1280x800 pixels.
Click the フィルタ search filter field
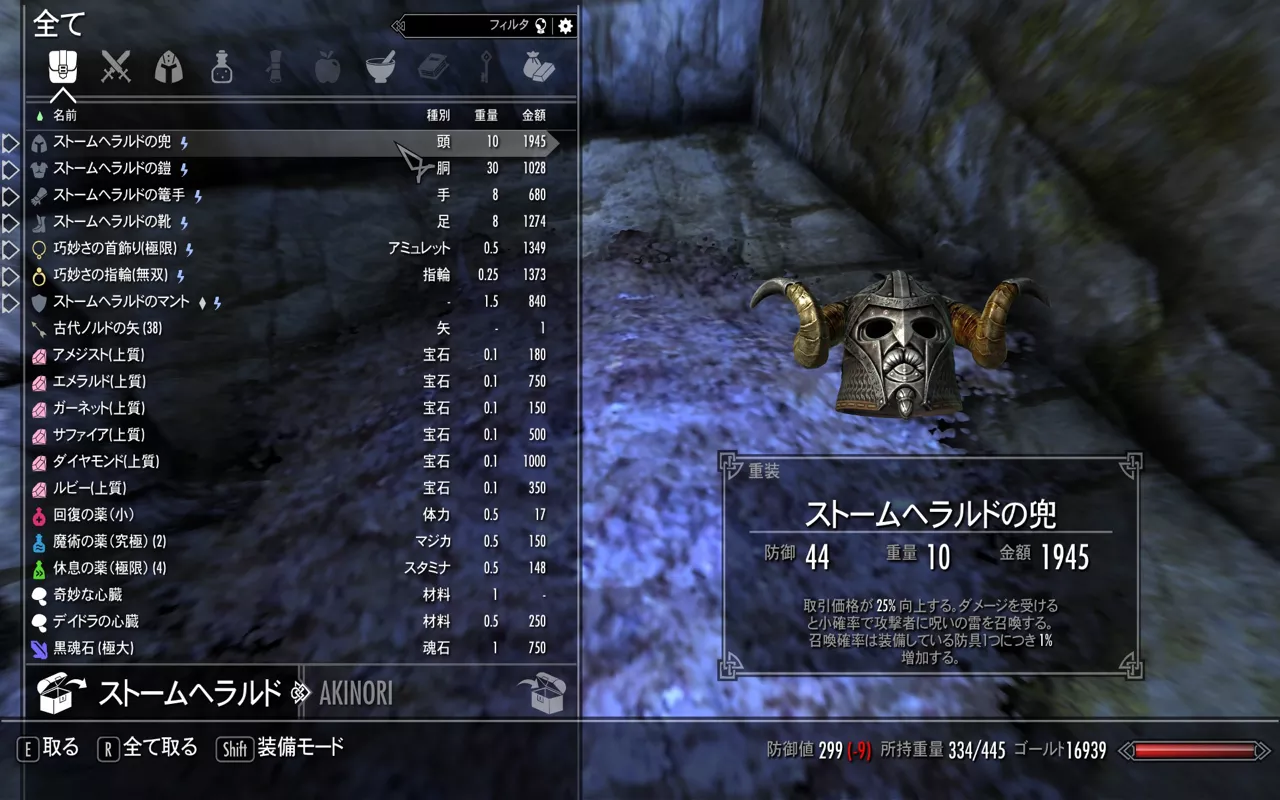[x=470, y=26]
